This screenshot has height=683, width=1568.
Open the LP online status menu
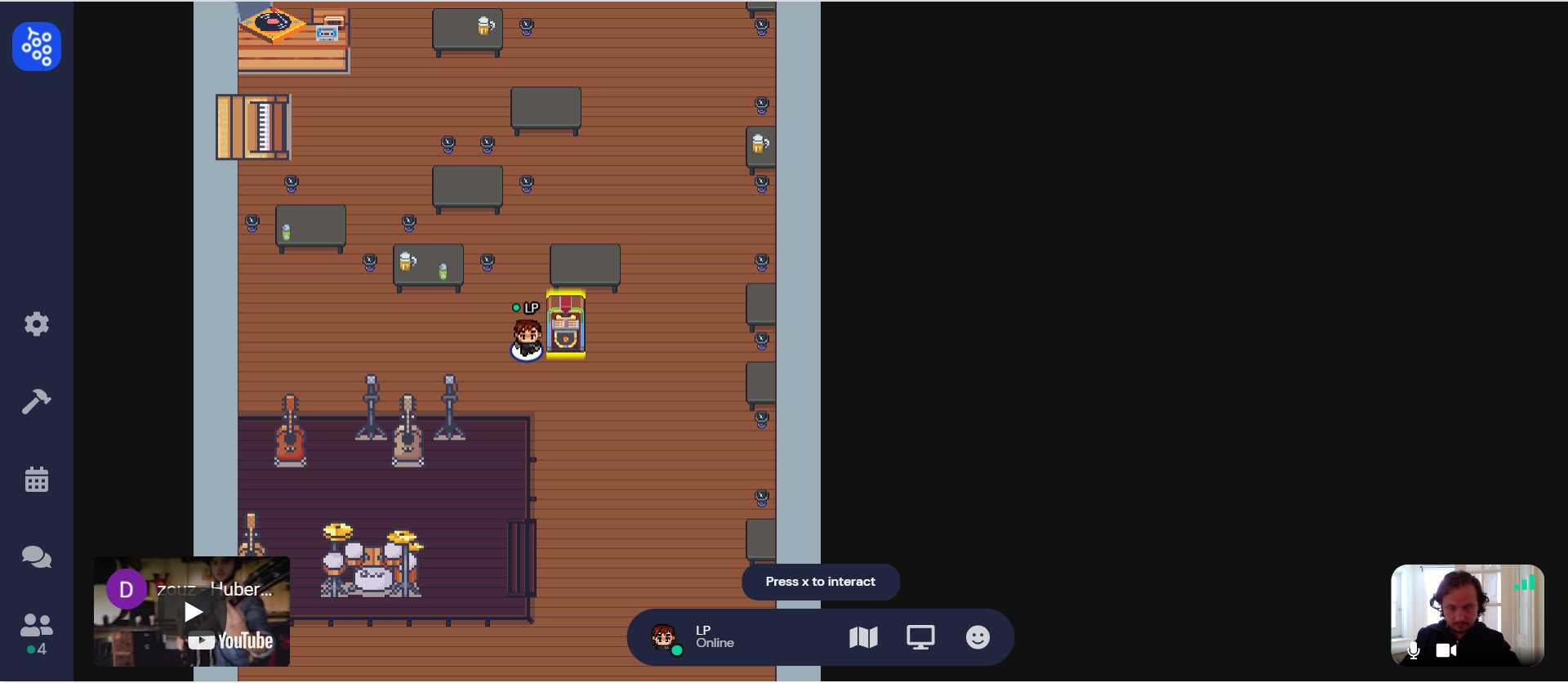point(715,636)
